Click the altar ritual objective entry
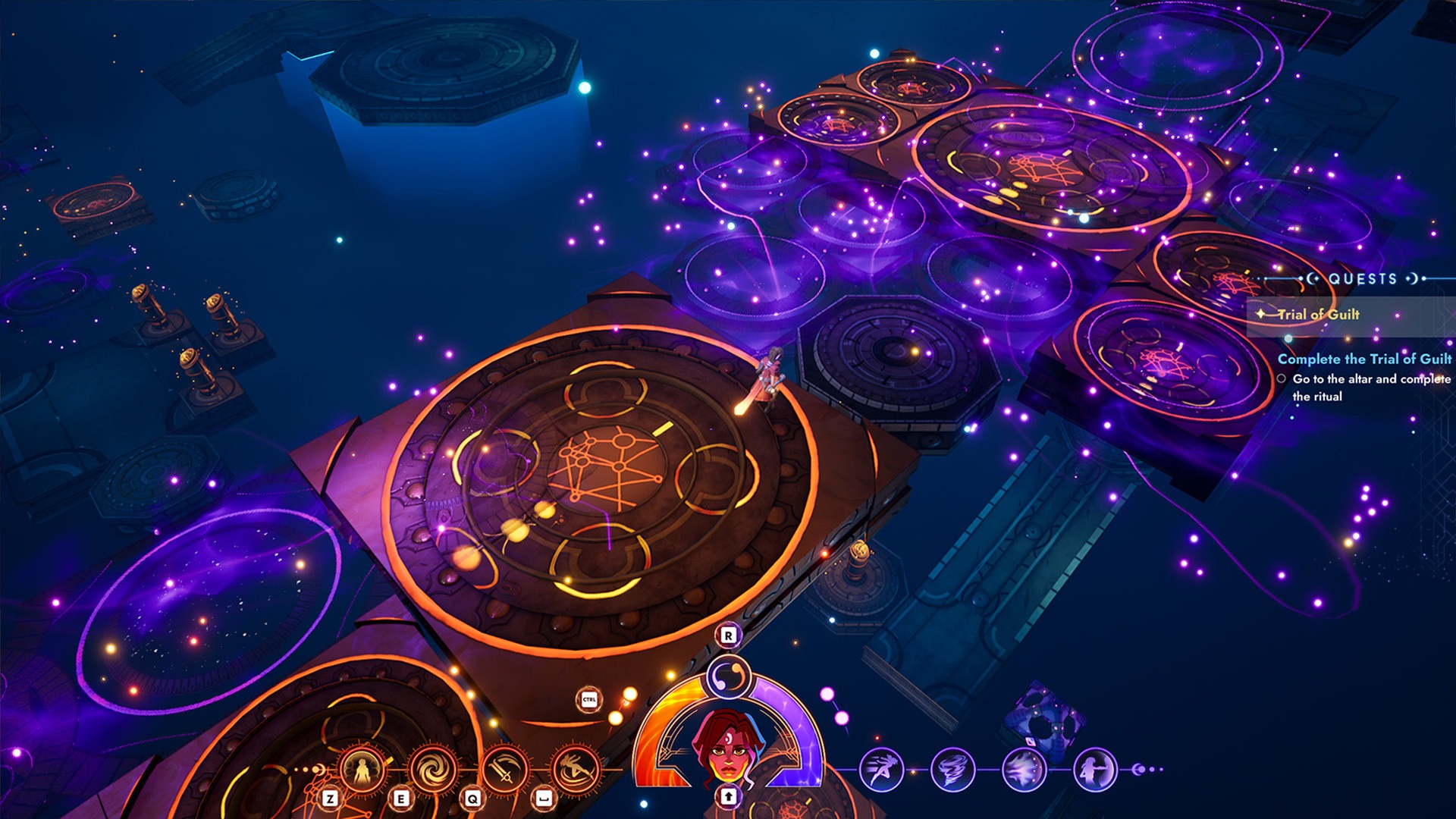This screenshot has height=819, width=1456. (1365, 387)
